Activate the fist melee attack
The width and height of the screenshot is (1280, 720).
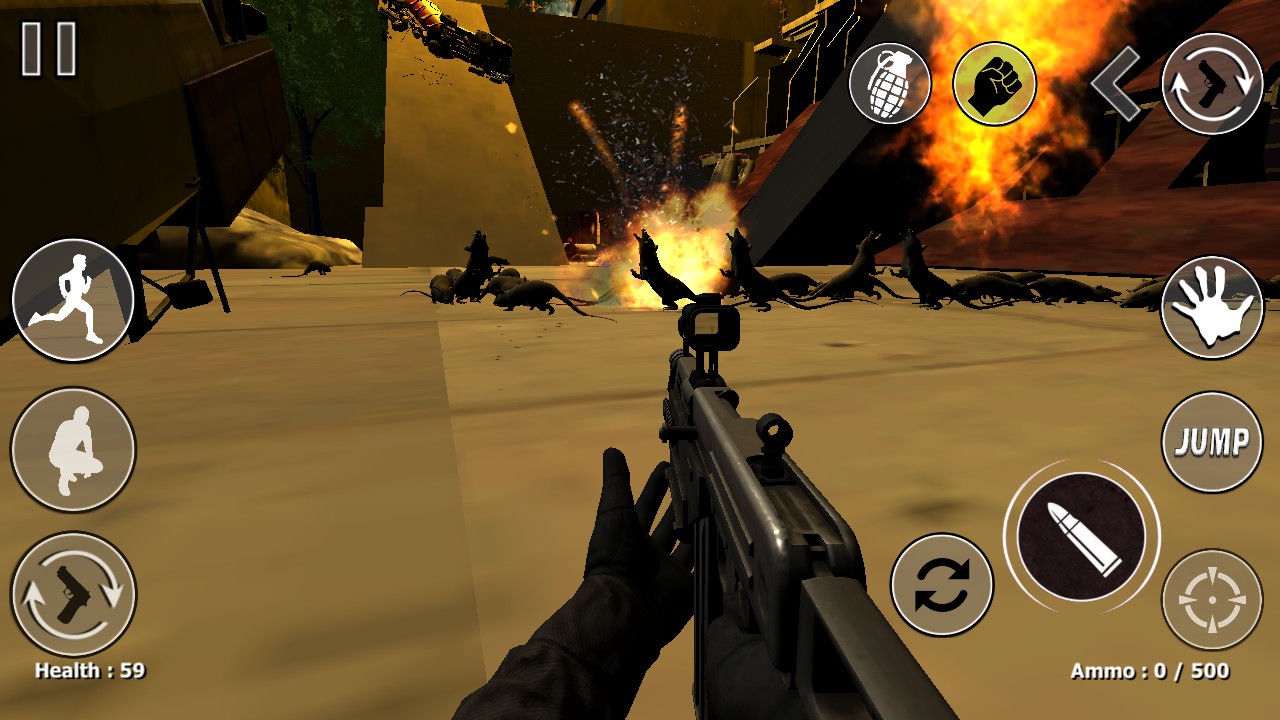994,83
